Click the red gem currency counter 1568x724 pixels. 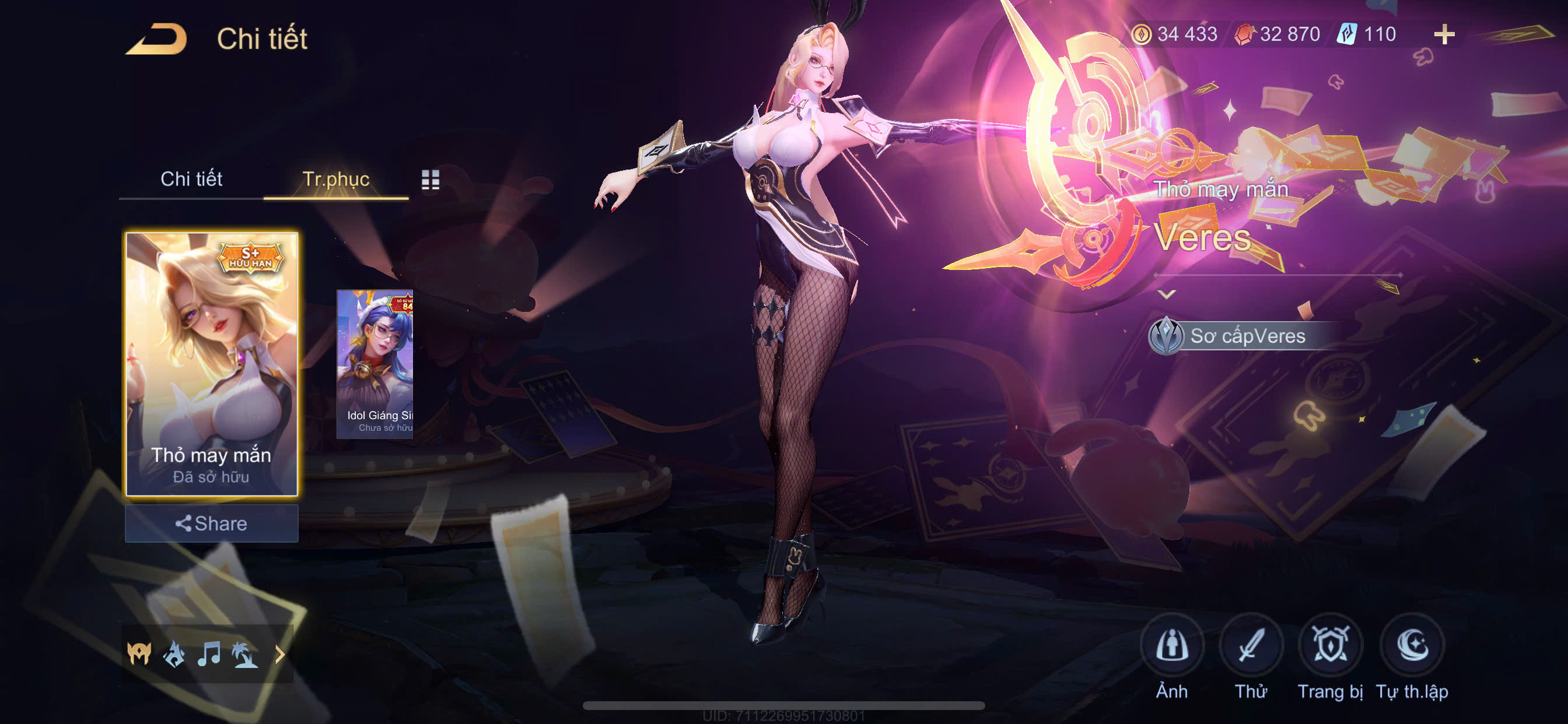click(1277, 34)
